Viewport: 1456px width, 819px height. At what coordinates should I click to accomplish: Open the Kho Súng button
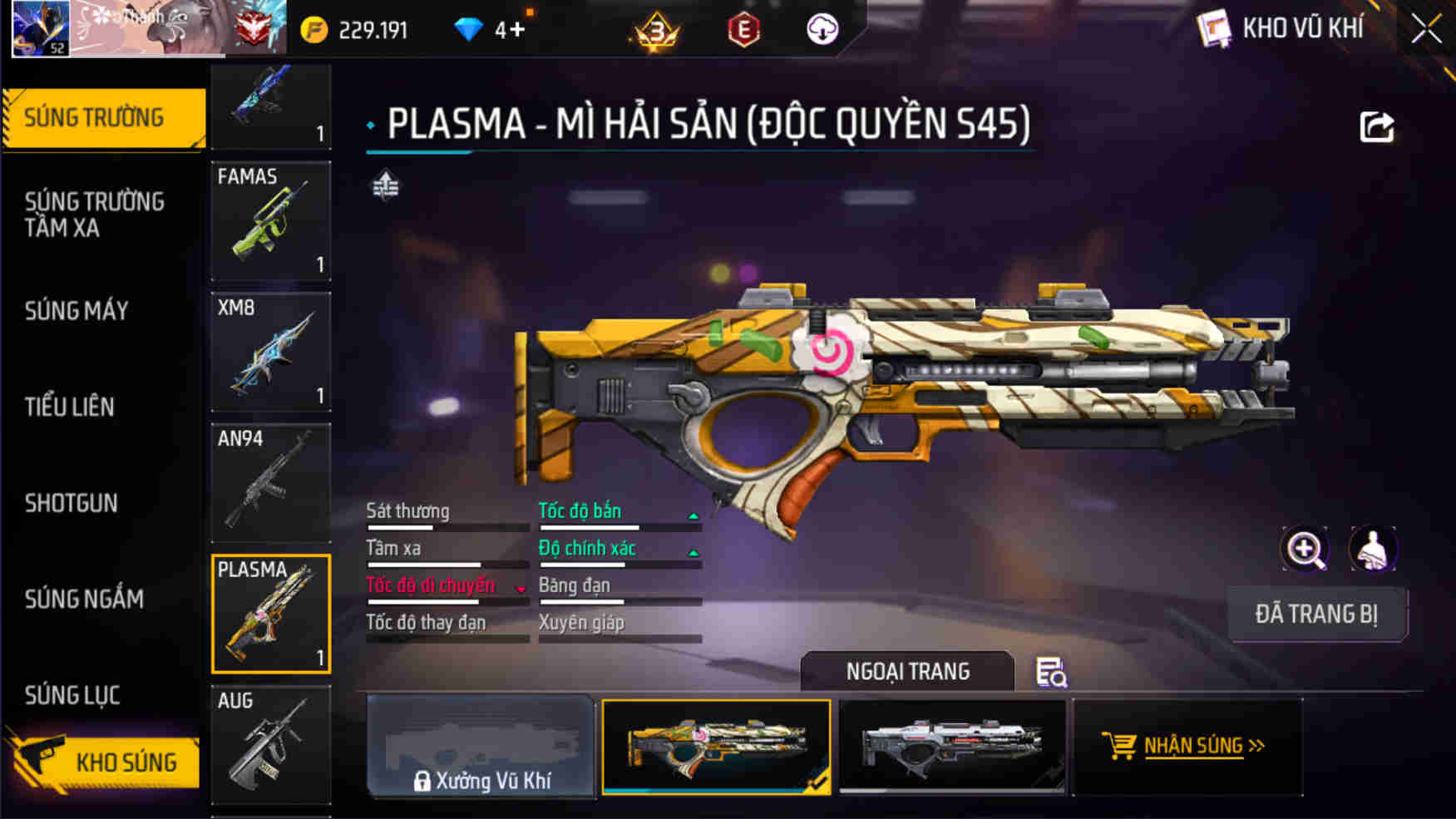pyautogui.click(x=106, y=762)
